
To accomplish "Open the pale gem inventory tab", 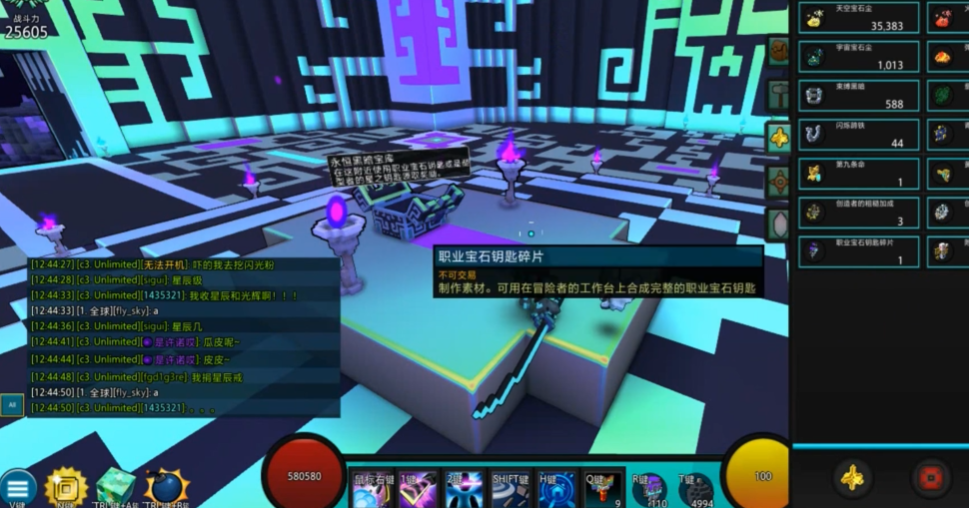I will tap(778, 224).
